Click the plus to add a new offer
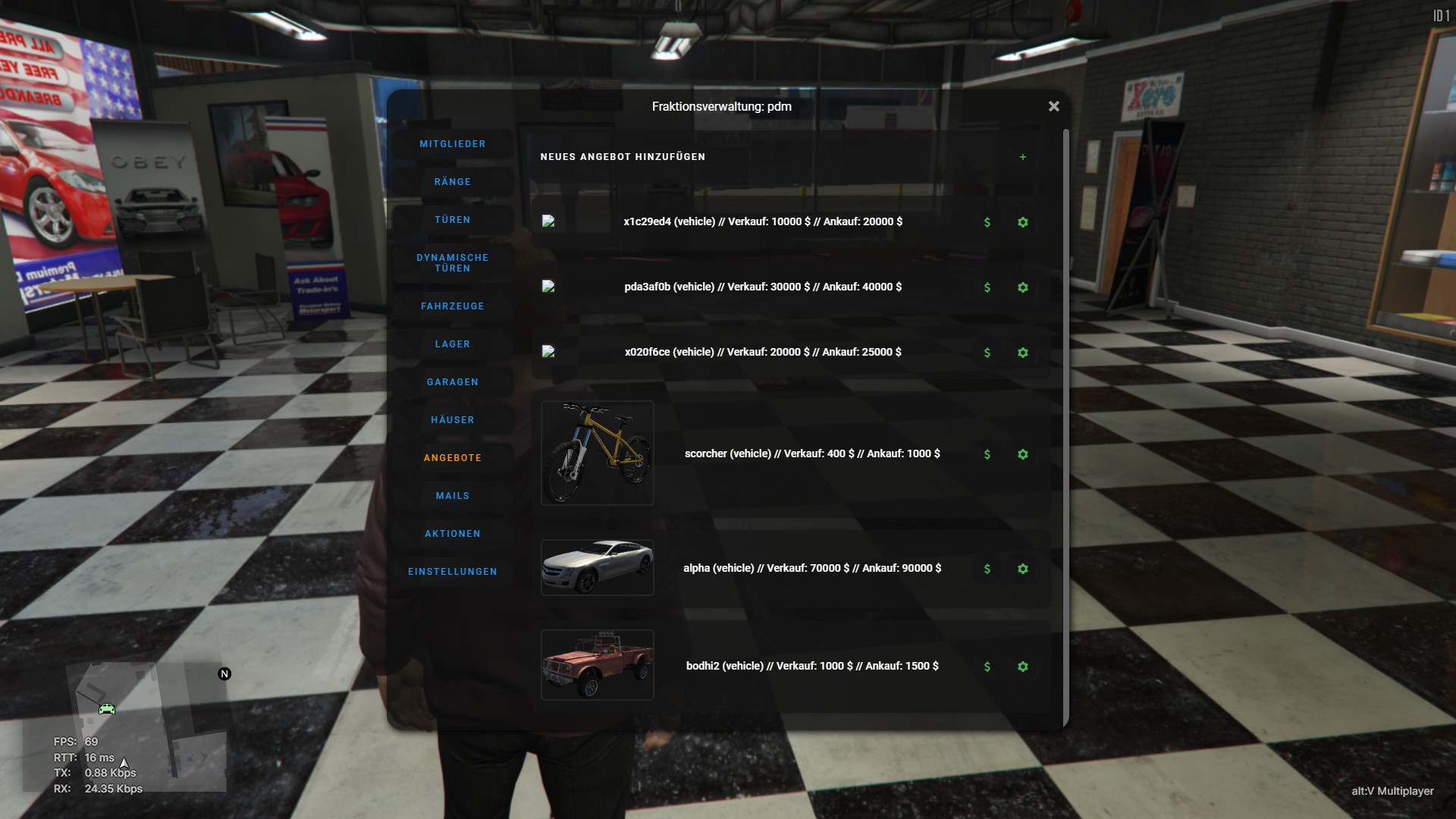This screenshot has width=1456, height=819. pos(1023,157)
